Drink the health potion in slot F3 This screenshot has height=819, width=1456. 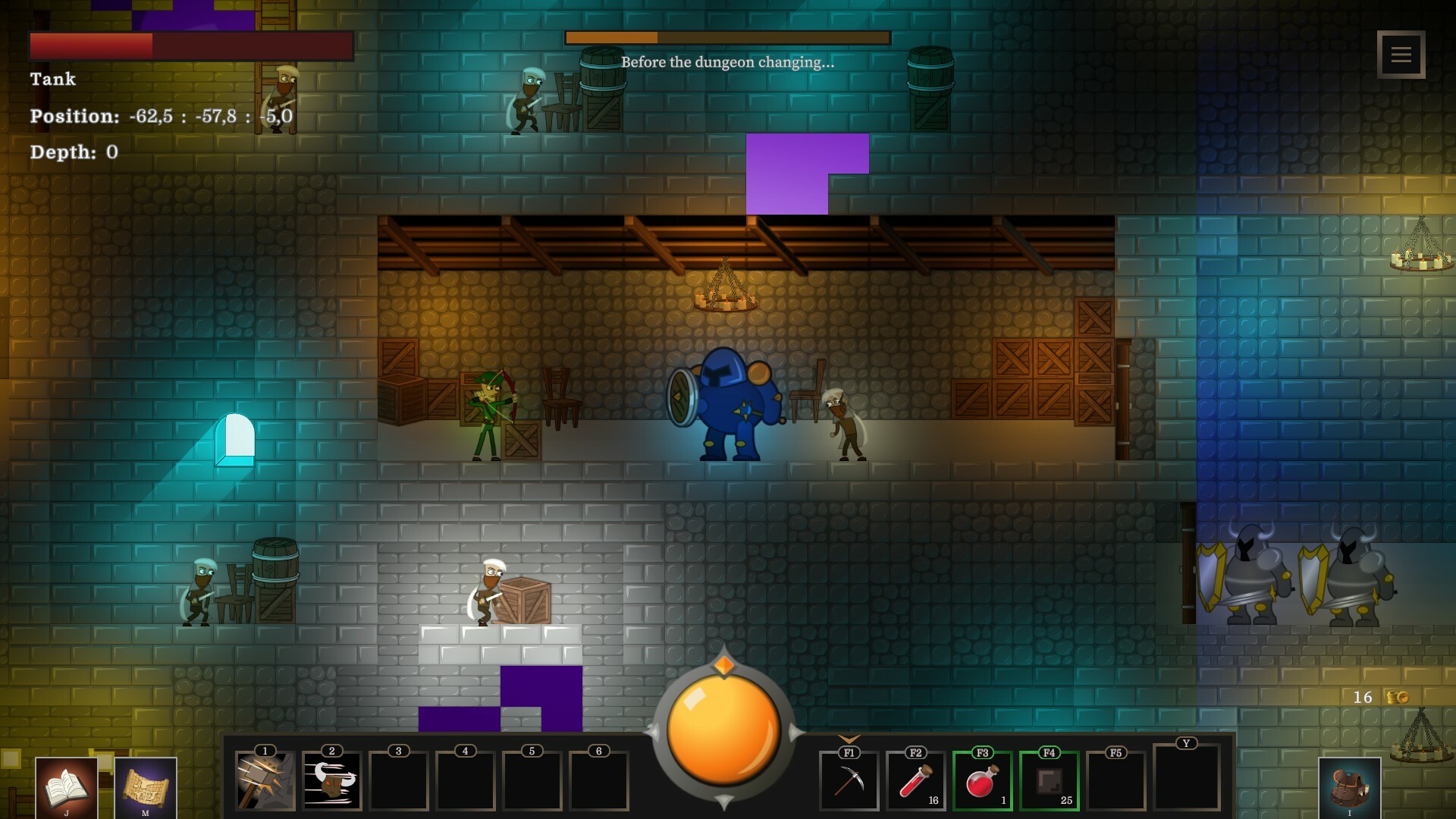pos(983,781)
